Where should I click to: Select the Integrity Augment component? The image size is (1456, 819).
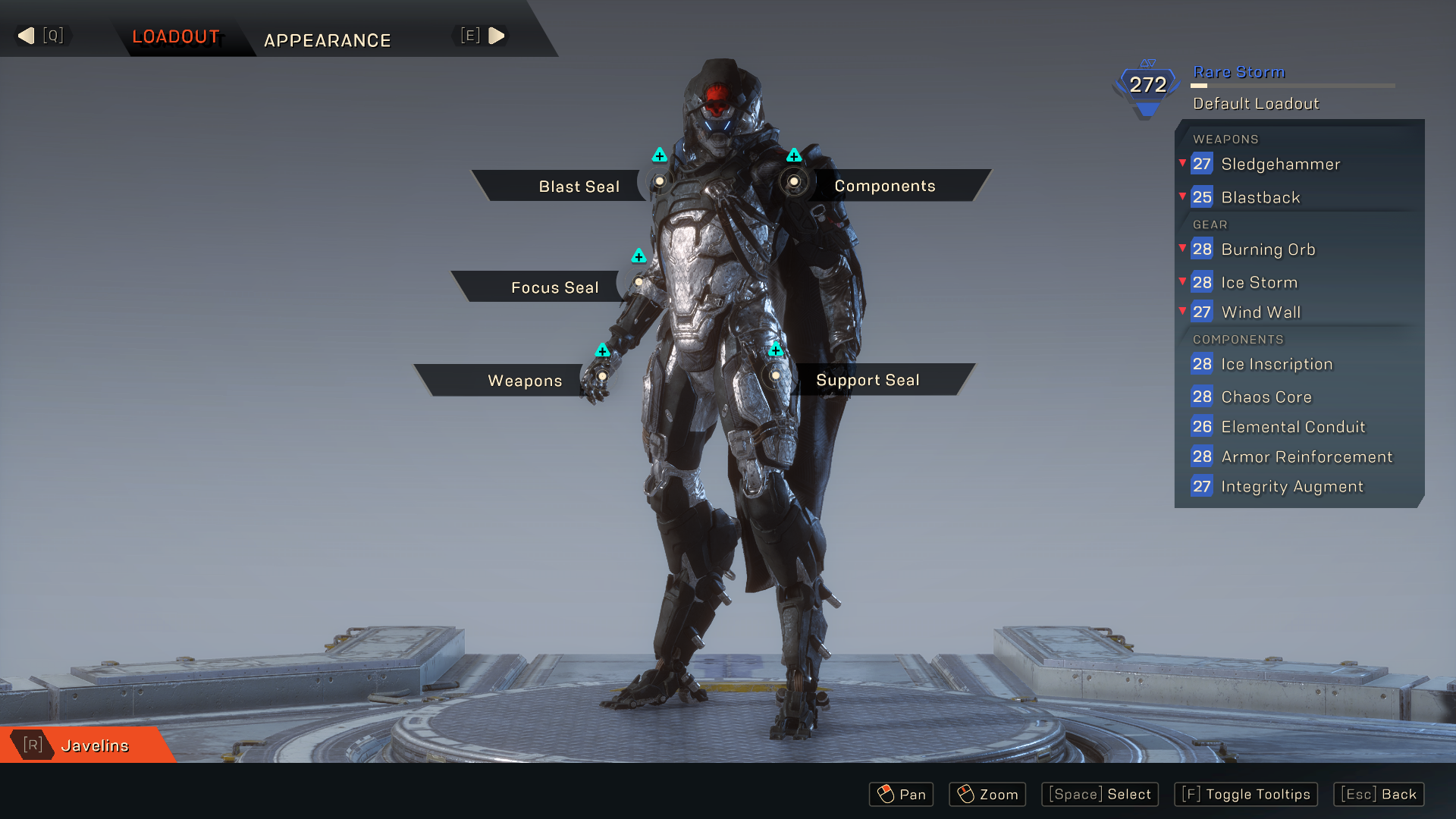coord(1291,487)
